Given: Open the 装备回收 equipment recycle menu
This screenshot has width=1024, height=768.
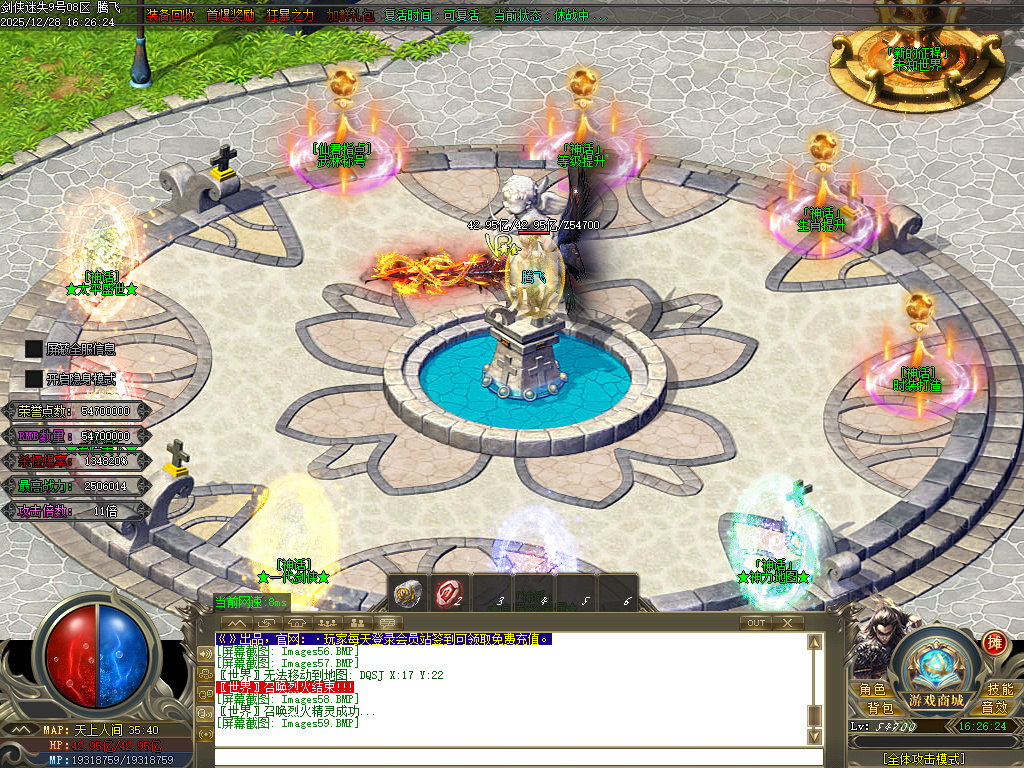Looking at the screenshot, I should 171,16.
